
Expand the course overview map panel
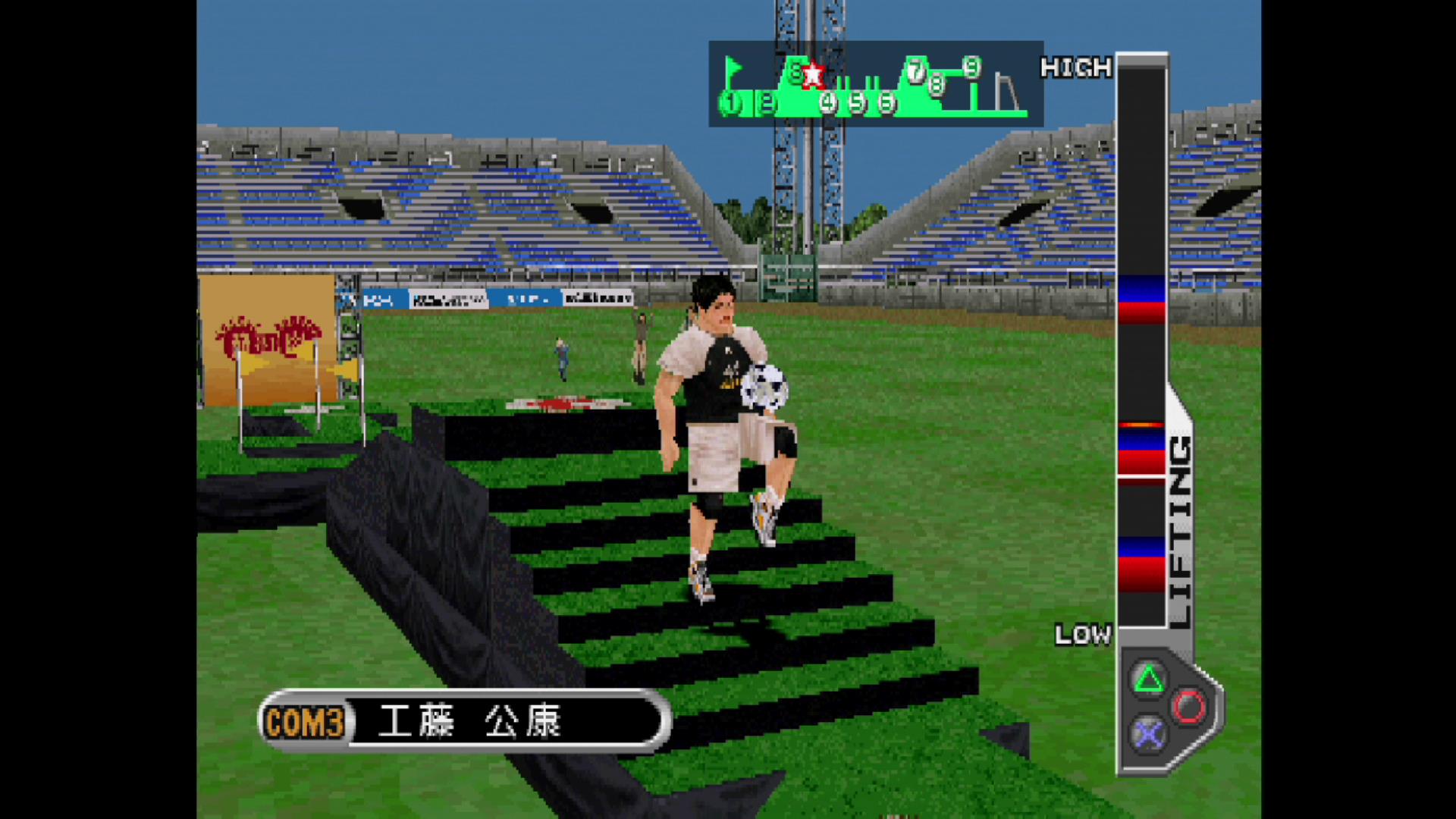pyautogui.click(x=876, y=83)
